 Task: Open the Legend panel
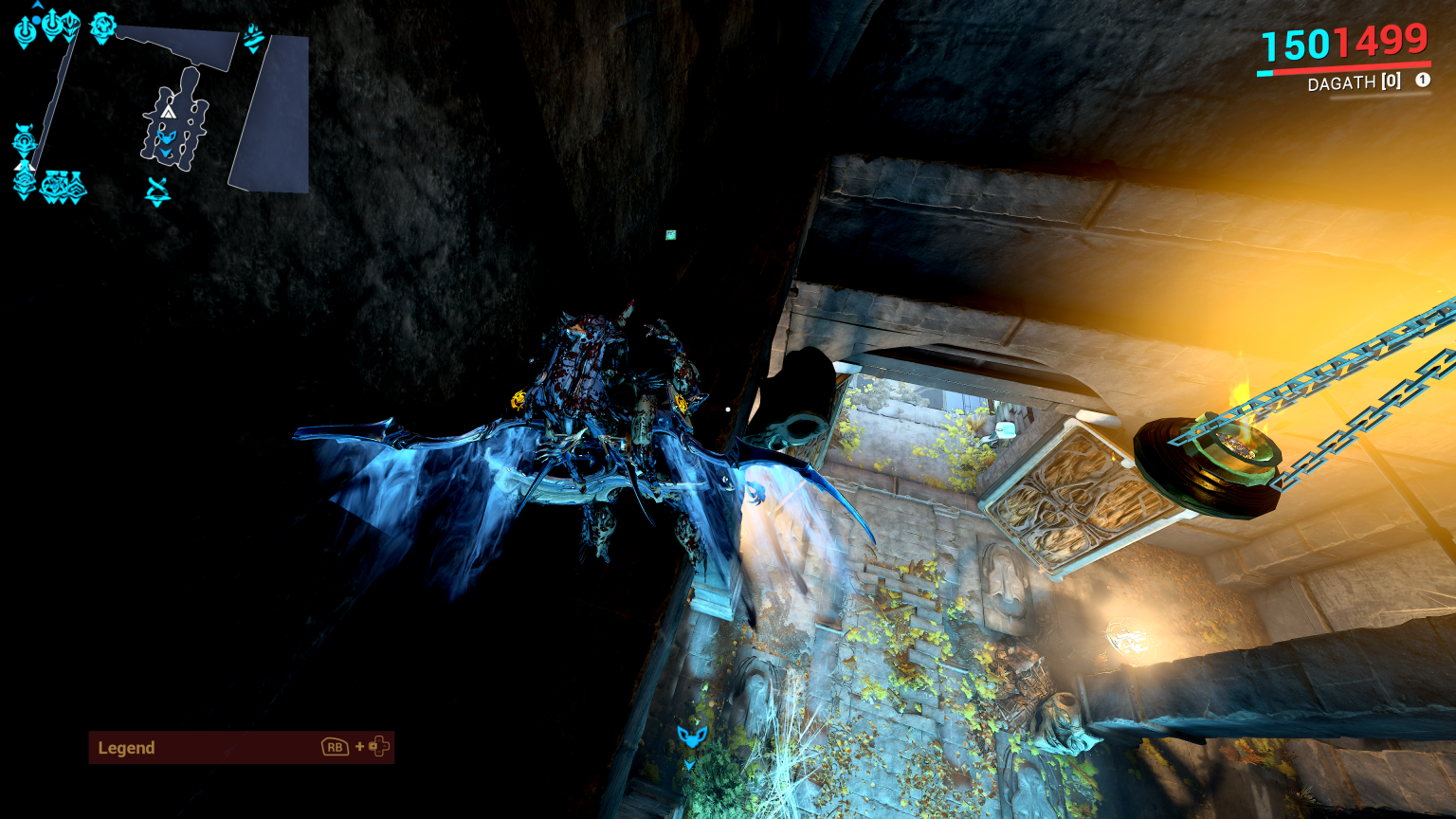click(126, 748)
